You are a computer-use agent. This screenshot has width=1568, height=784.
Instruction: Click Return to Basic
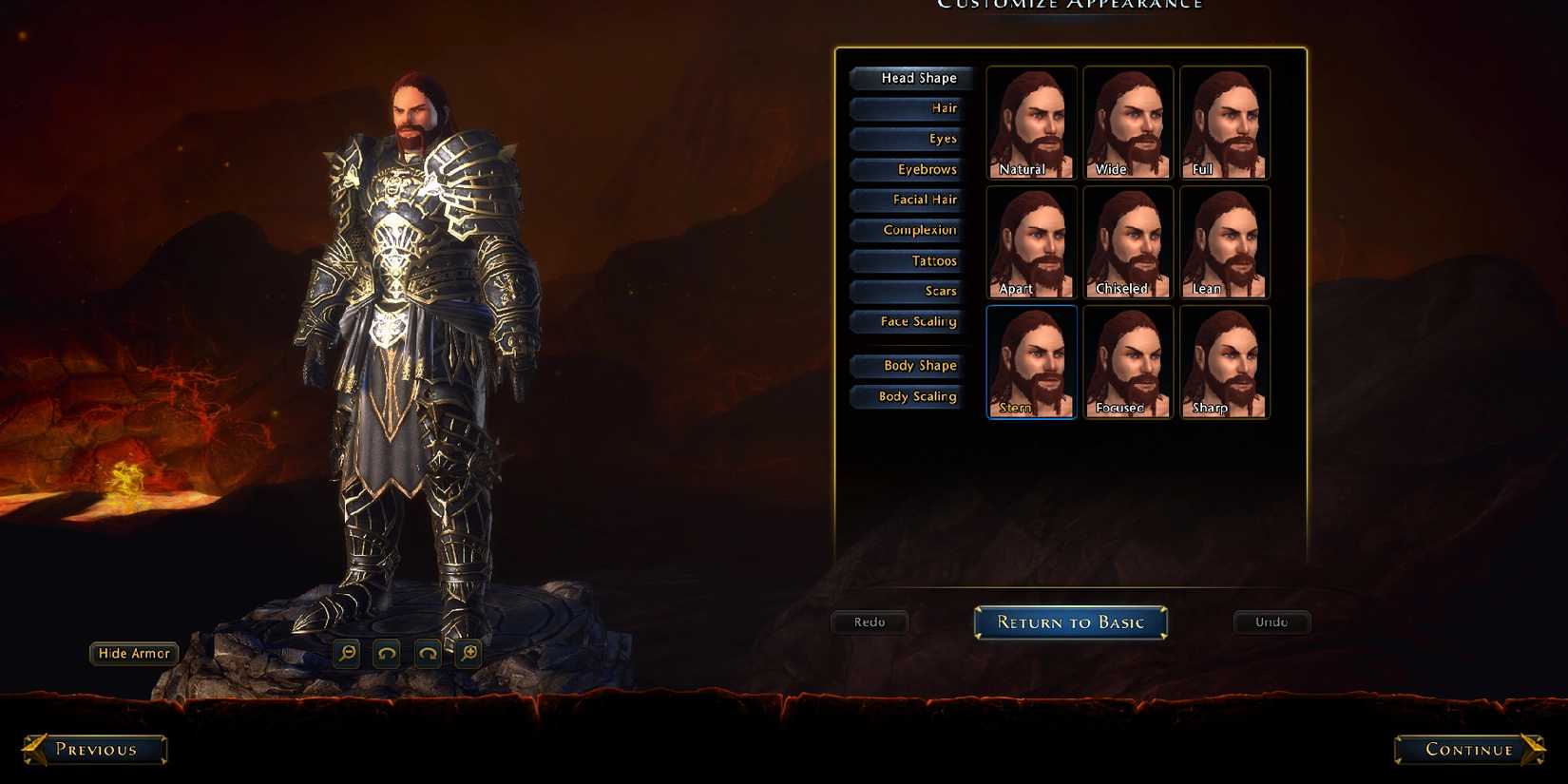coord(1070,622)
